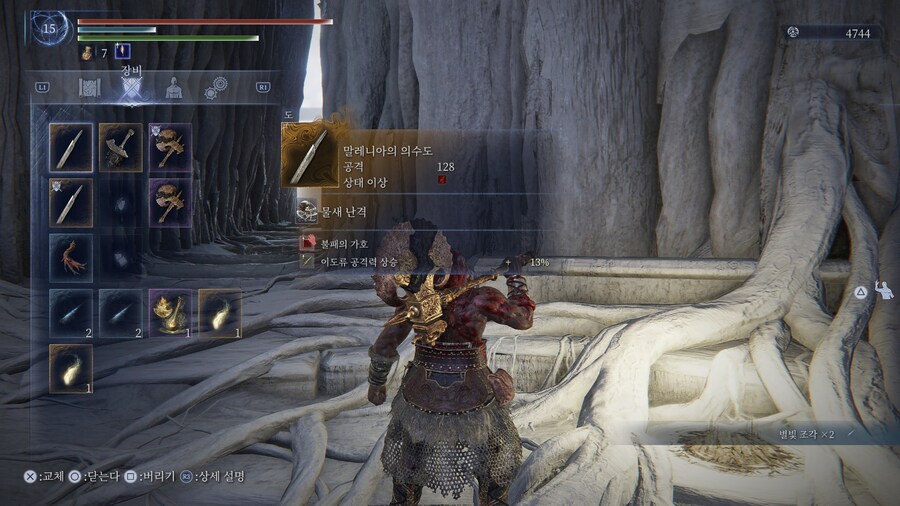Open the gear-shaped settings tab
900x506 pixels.
tap(215, 88)
